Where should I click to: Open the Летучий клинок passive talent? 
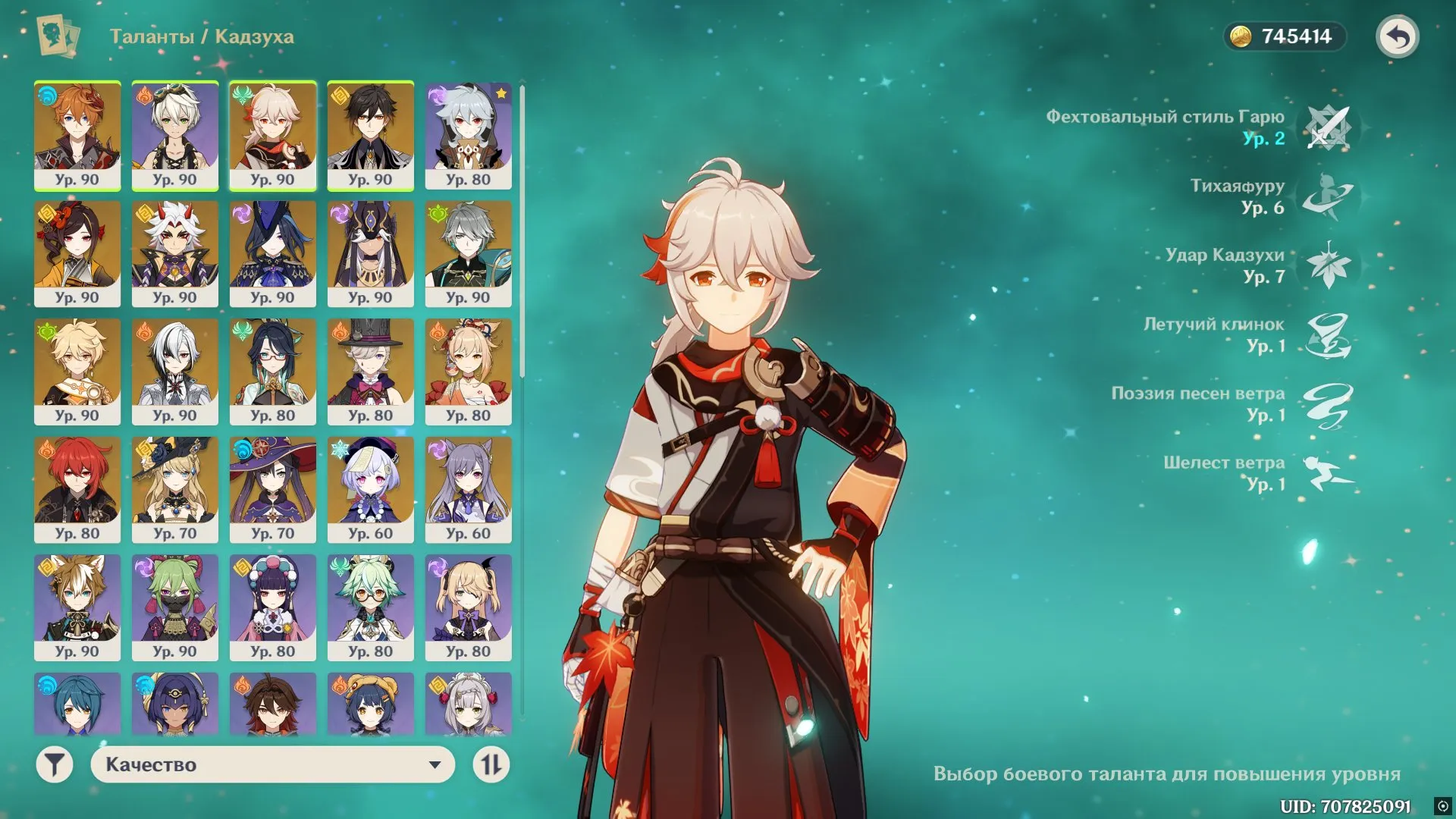pyautogui.click(x=1328, y=334)
